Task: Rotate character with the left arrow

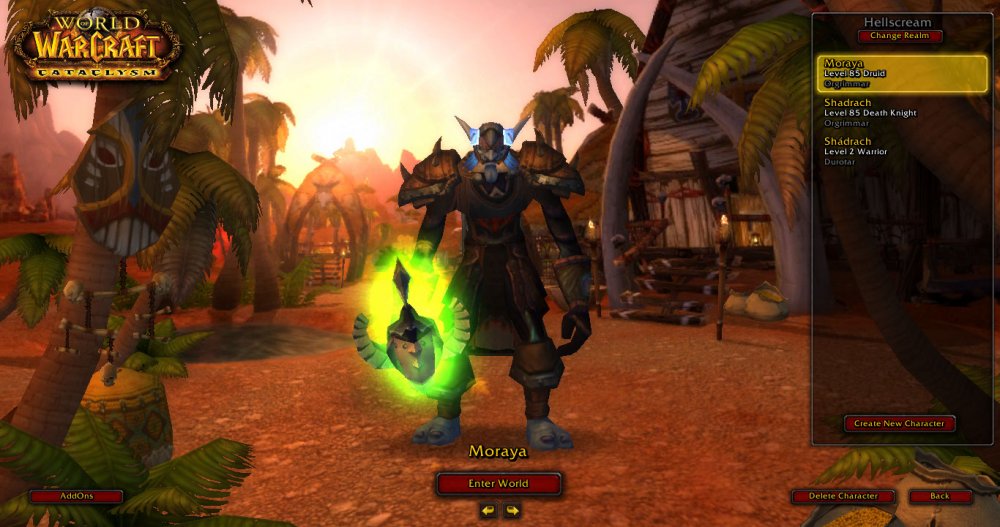Action: [488, 511]
